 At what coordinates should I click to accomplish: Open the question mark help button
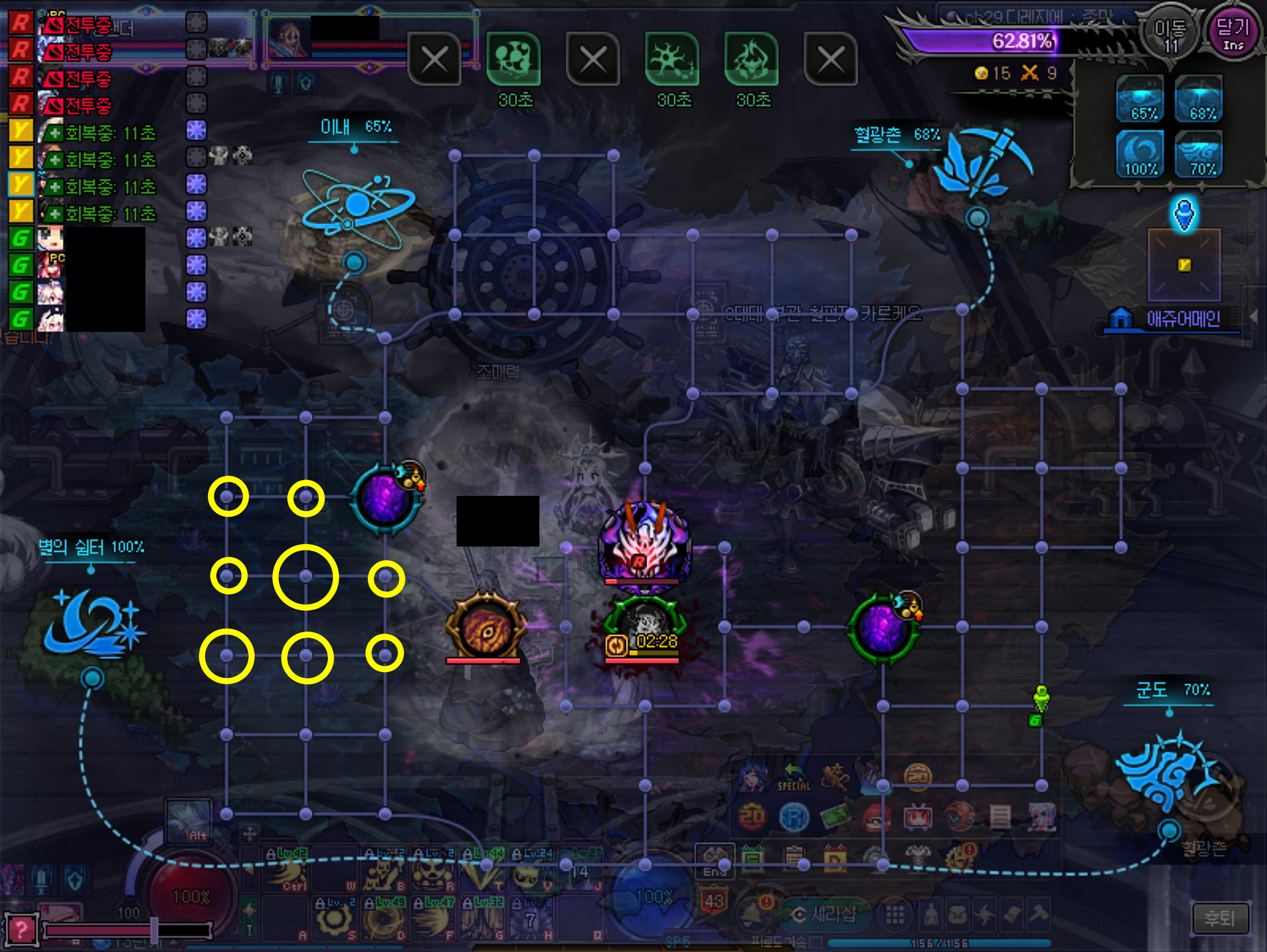(21, 929)
